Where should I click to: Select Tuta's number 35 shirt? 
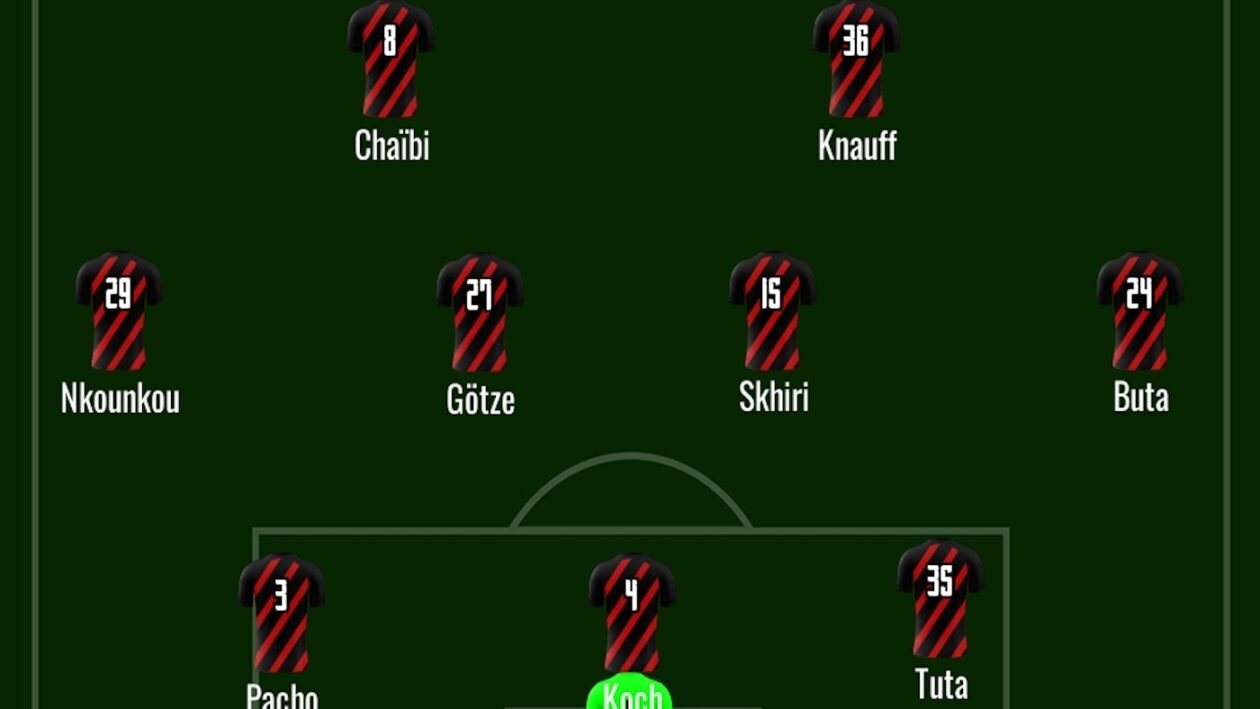click(940, 599)
